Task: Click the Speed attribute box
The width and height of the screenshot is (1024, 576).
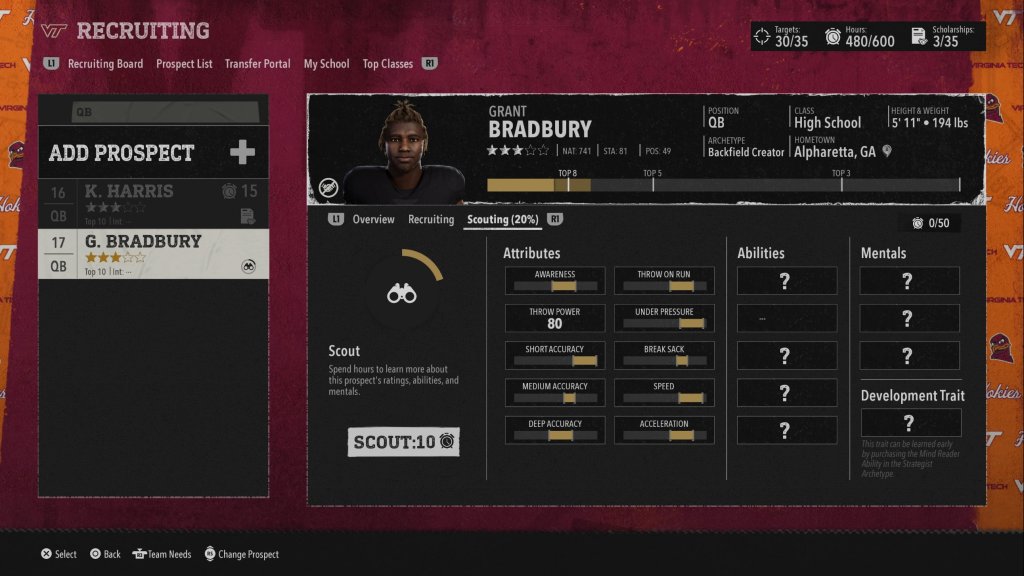Action: 664,393
